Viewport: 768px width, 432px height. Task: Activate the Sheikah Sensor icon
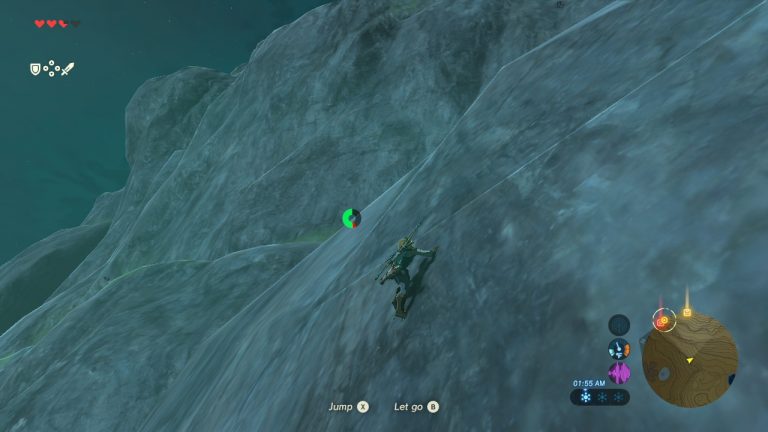pyautogui.click(x=619, y=324)
